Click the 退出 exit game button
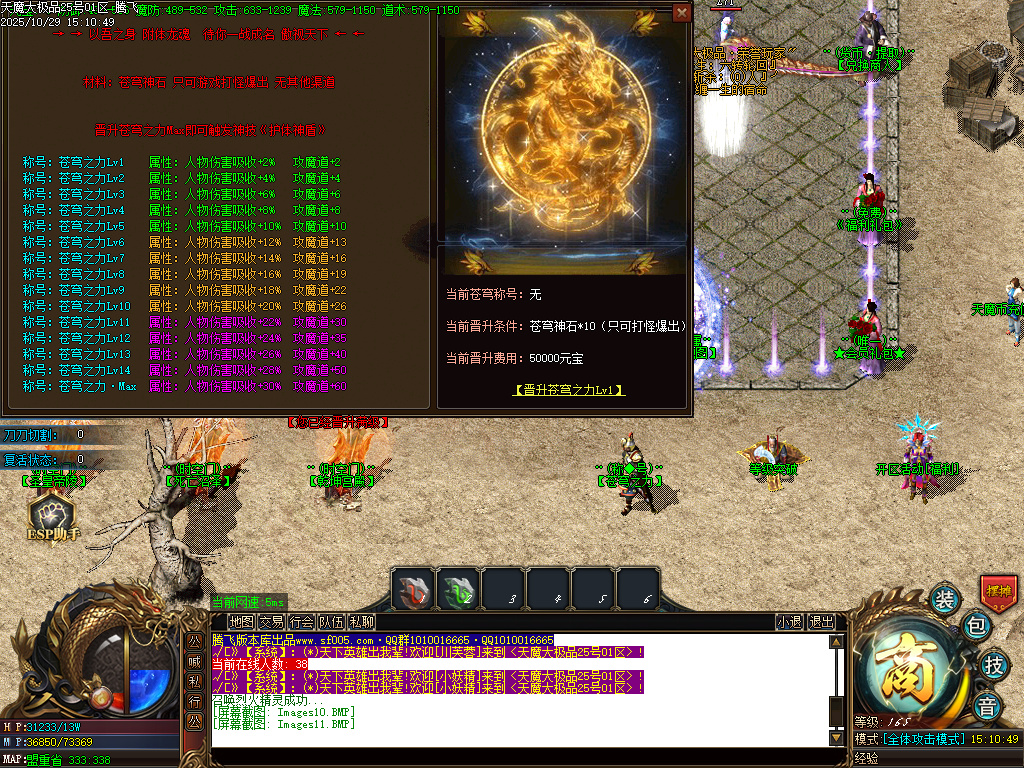The image size is (1024, 768). pyautogui.click(x=821, y=622)
